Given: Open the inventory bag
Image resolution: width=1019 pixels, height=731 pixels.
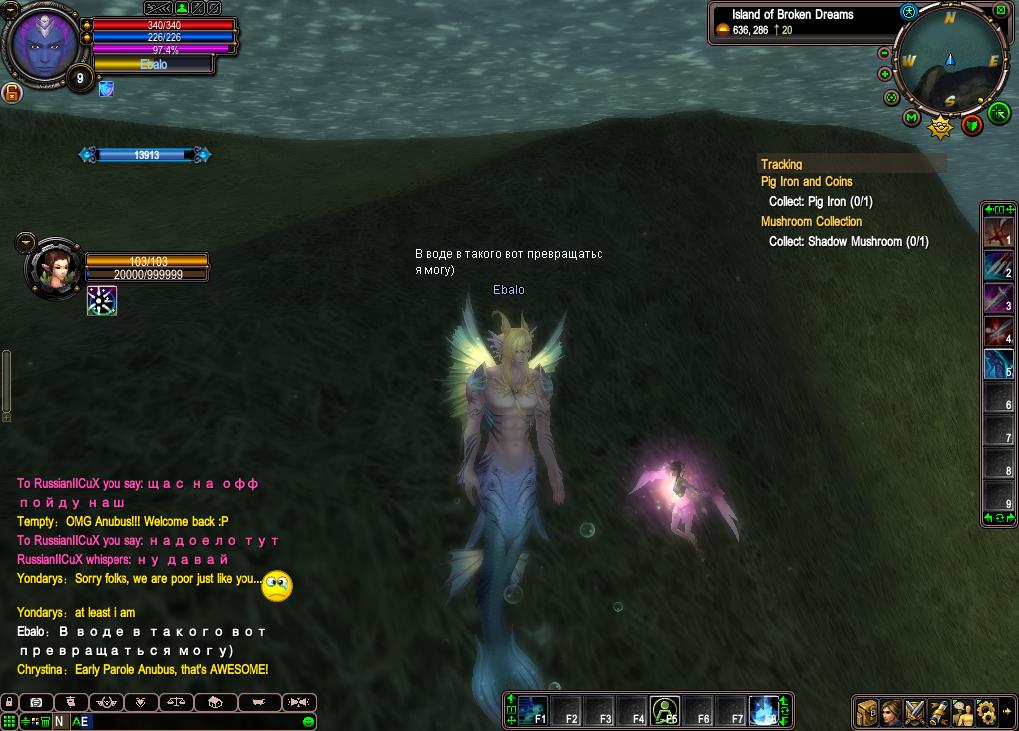Looking at the screenshot, I should [x=867, y=712].
